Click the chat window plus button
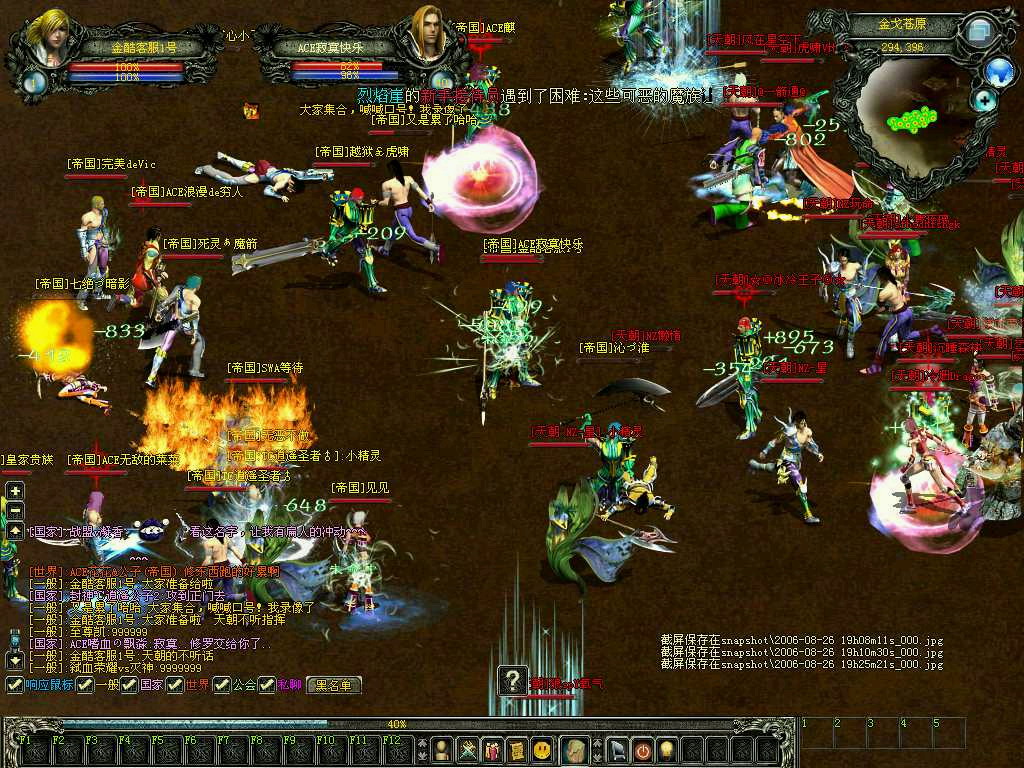1024x768 pixels. [15, 491]
